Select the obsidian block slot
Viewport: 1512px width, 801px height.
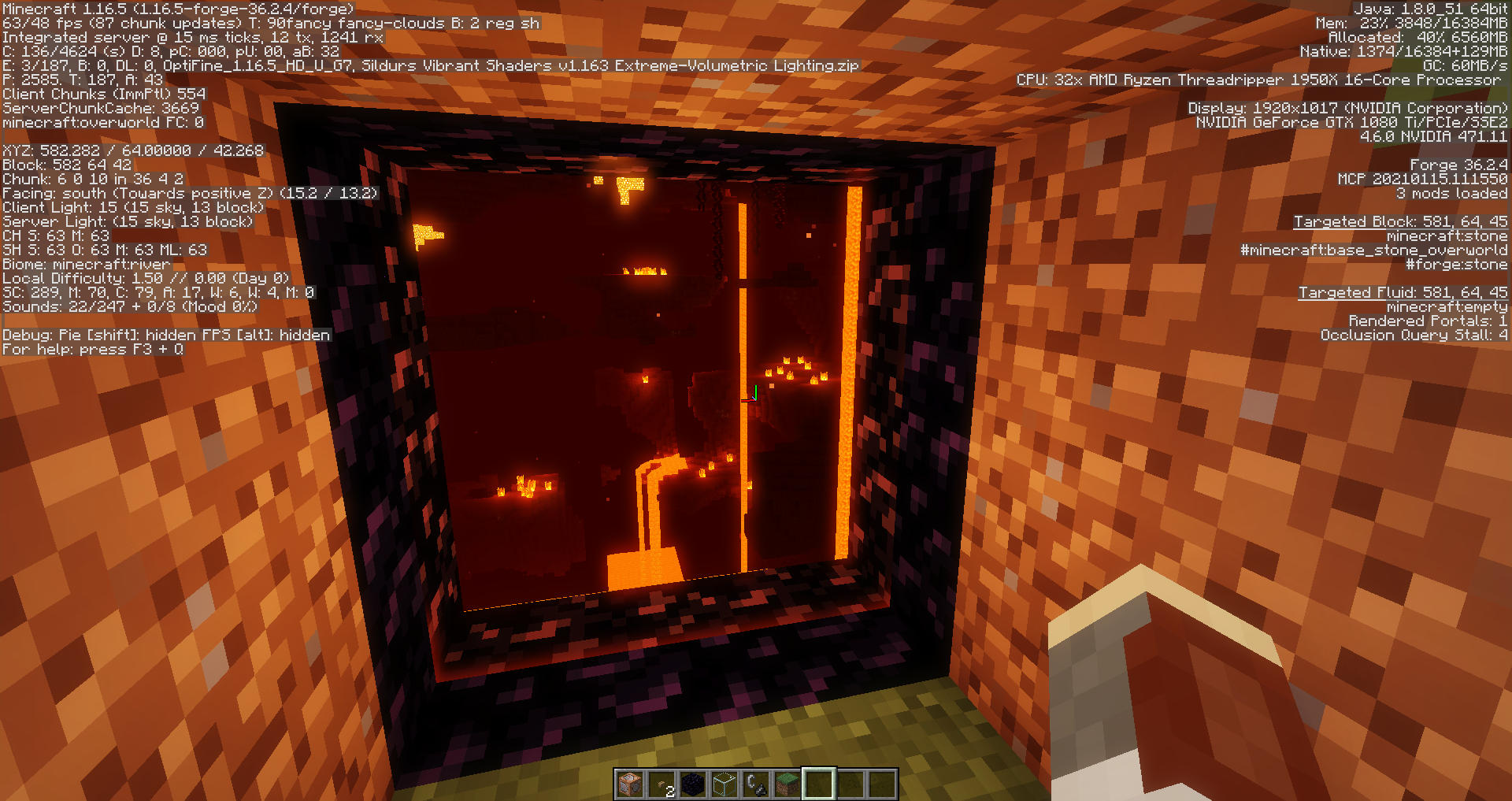coord(693,784)
